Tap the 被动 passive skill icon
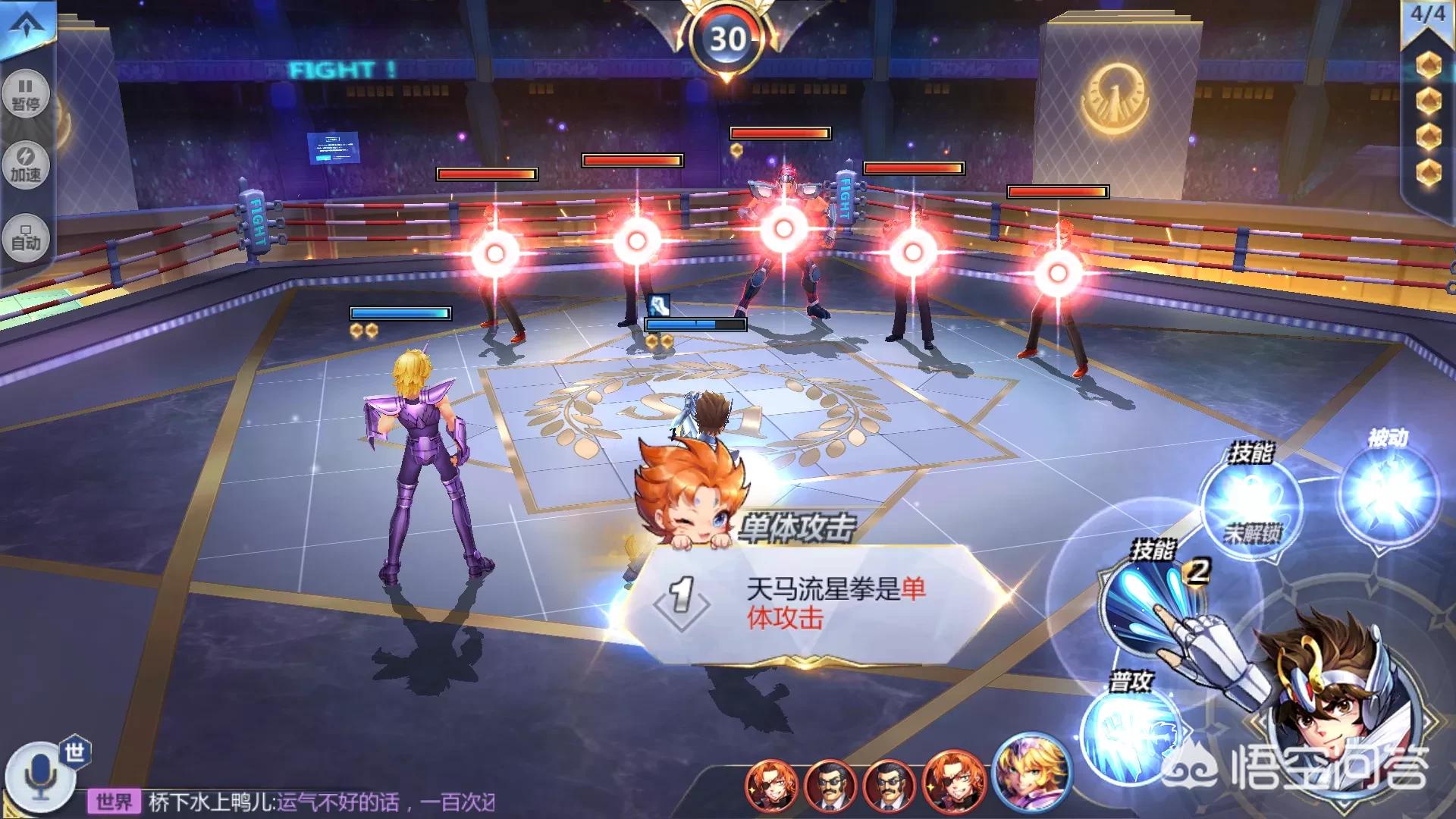The width and height of the screenshot is (1456, 819). 1388,493
